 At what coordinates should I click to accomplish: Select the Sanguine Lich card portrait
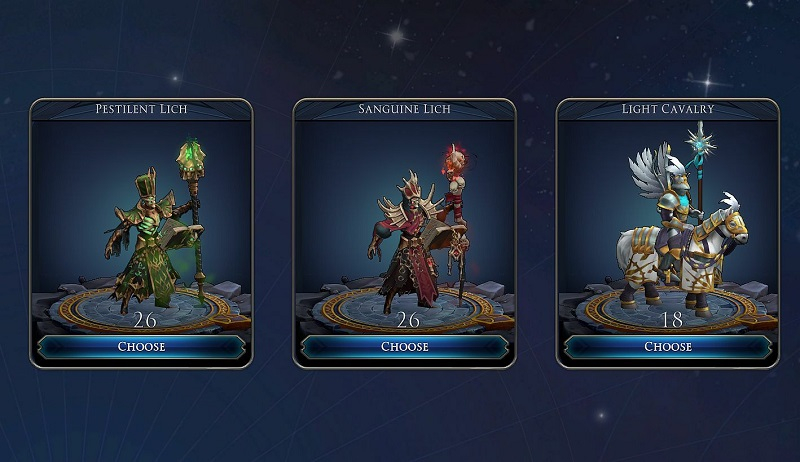pyautogui.click(x=404, y=225)
